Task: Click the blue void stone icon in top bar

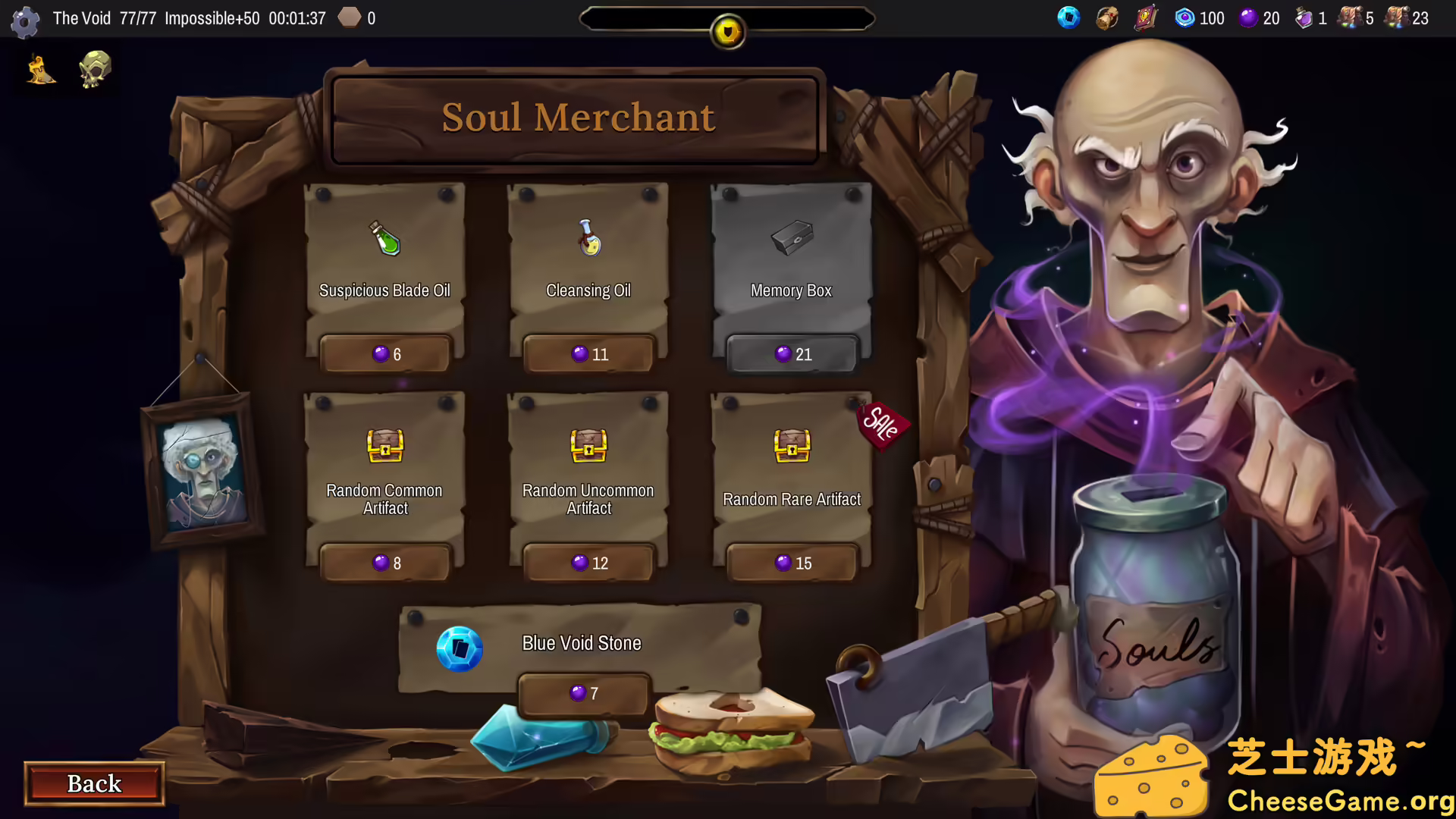Action: [1068, 18]
